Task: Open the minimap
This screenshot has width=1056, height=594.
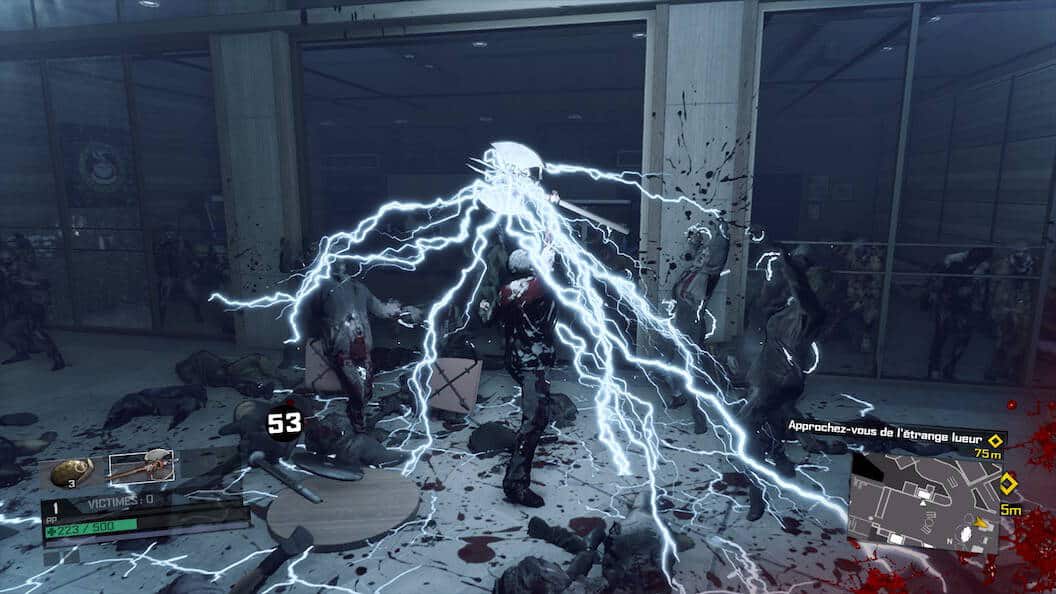Action: pyautogui.click(x=925, y=502)
